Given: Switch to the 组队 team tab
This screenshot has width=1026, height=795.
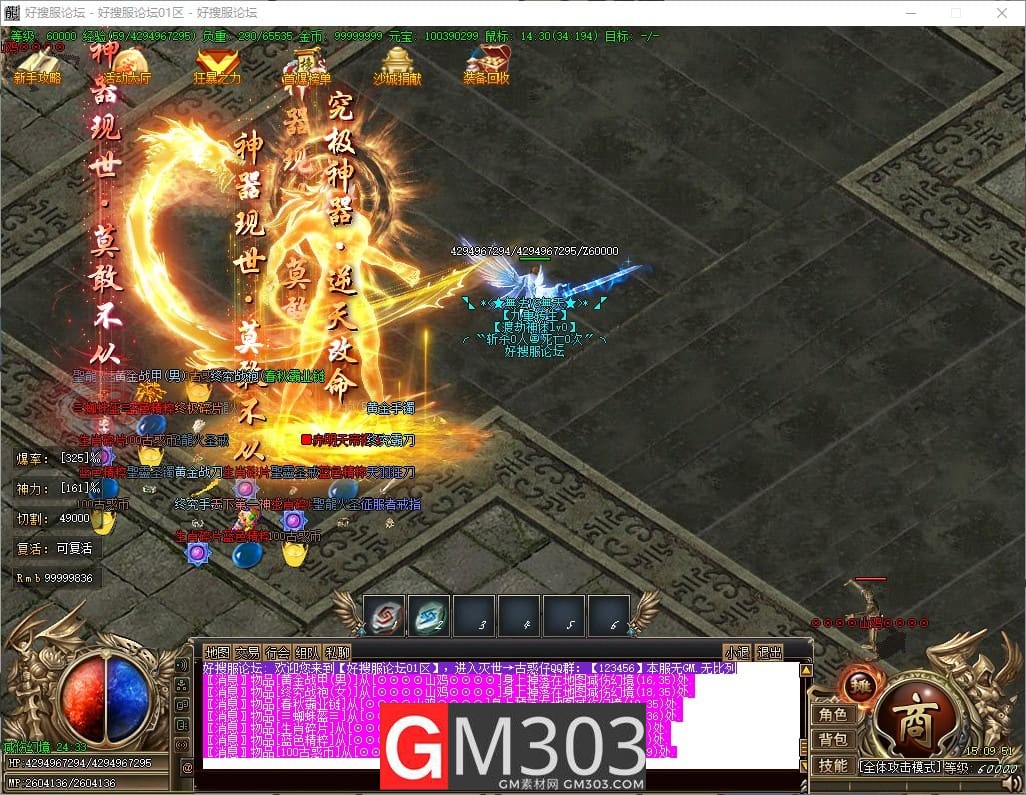Looking at the screenshot, I should [308, 652].
